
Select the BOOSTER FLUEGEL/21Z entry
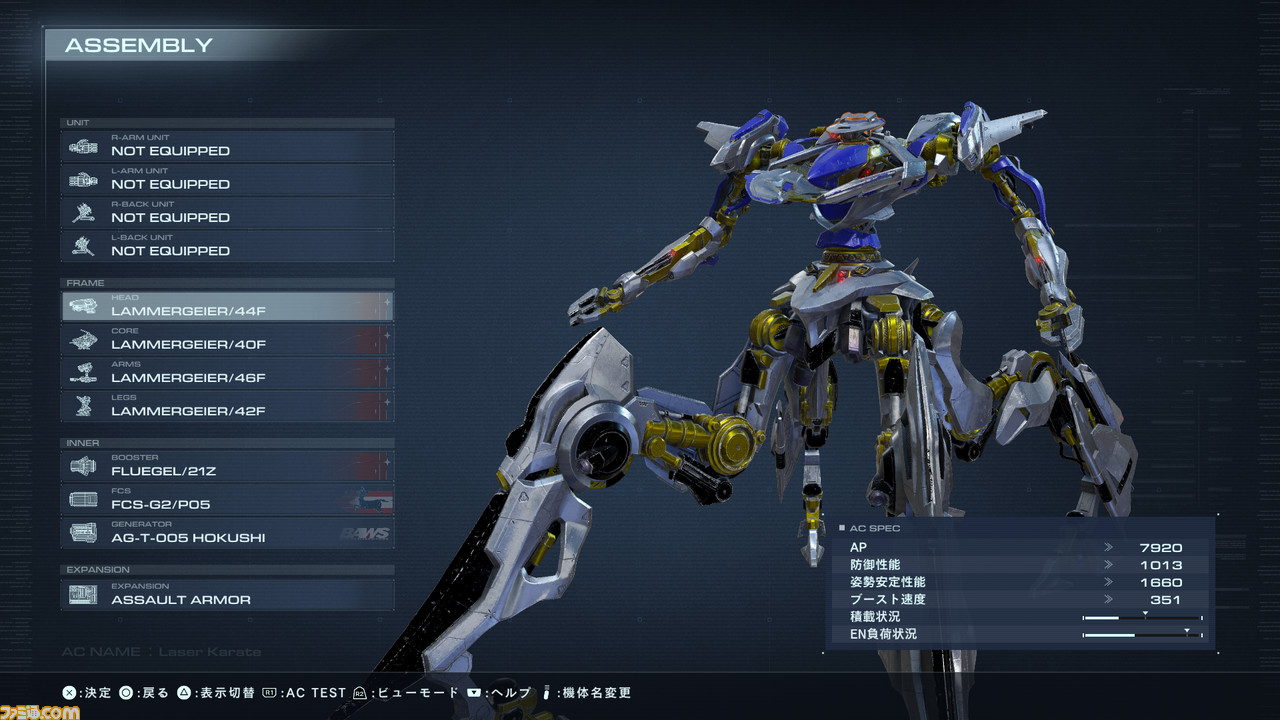pos(228,466)
